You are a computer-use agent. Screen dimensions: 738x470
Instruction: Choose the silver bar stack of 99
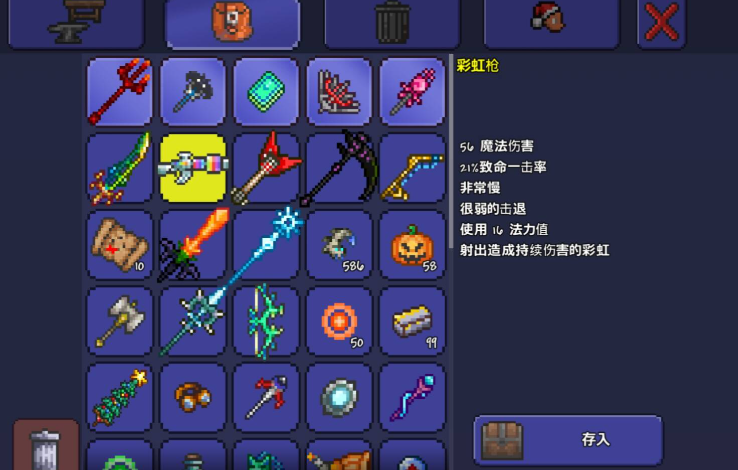click(x=412, y=320)
